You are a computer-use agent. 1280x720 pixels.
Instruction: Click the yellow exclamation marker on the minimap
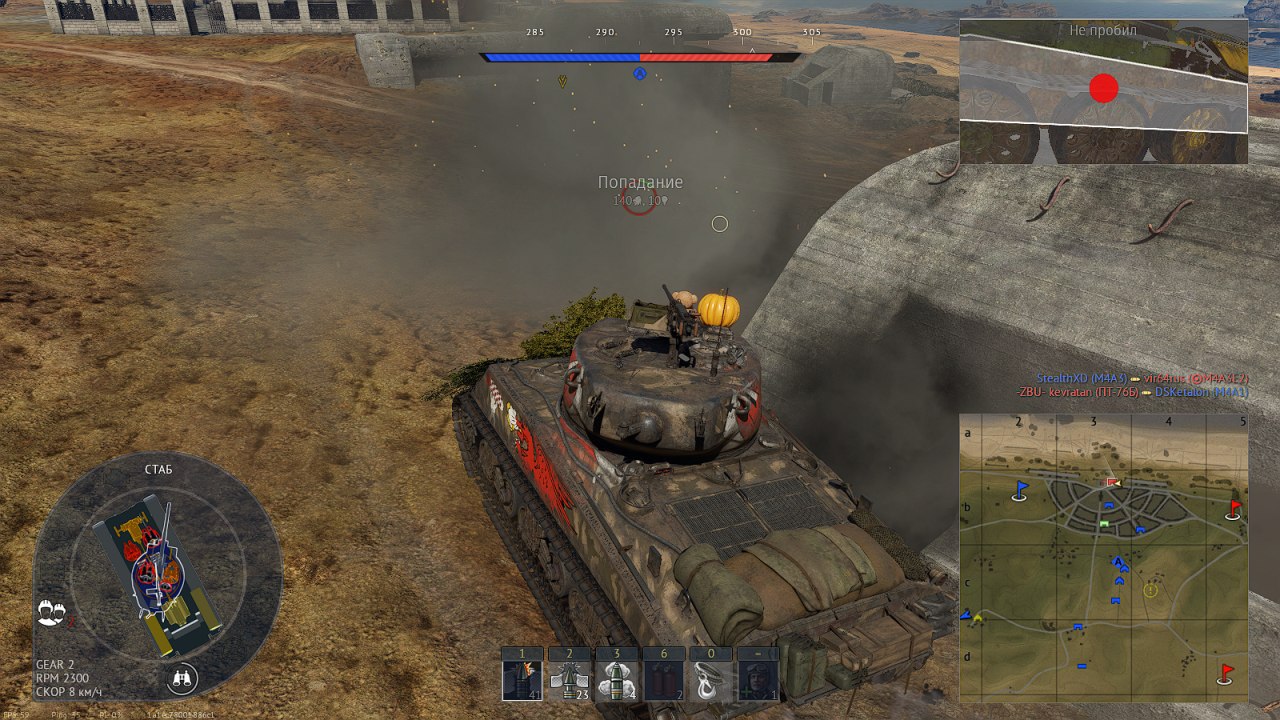click(x=1150, y=590)
